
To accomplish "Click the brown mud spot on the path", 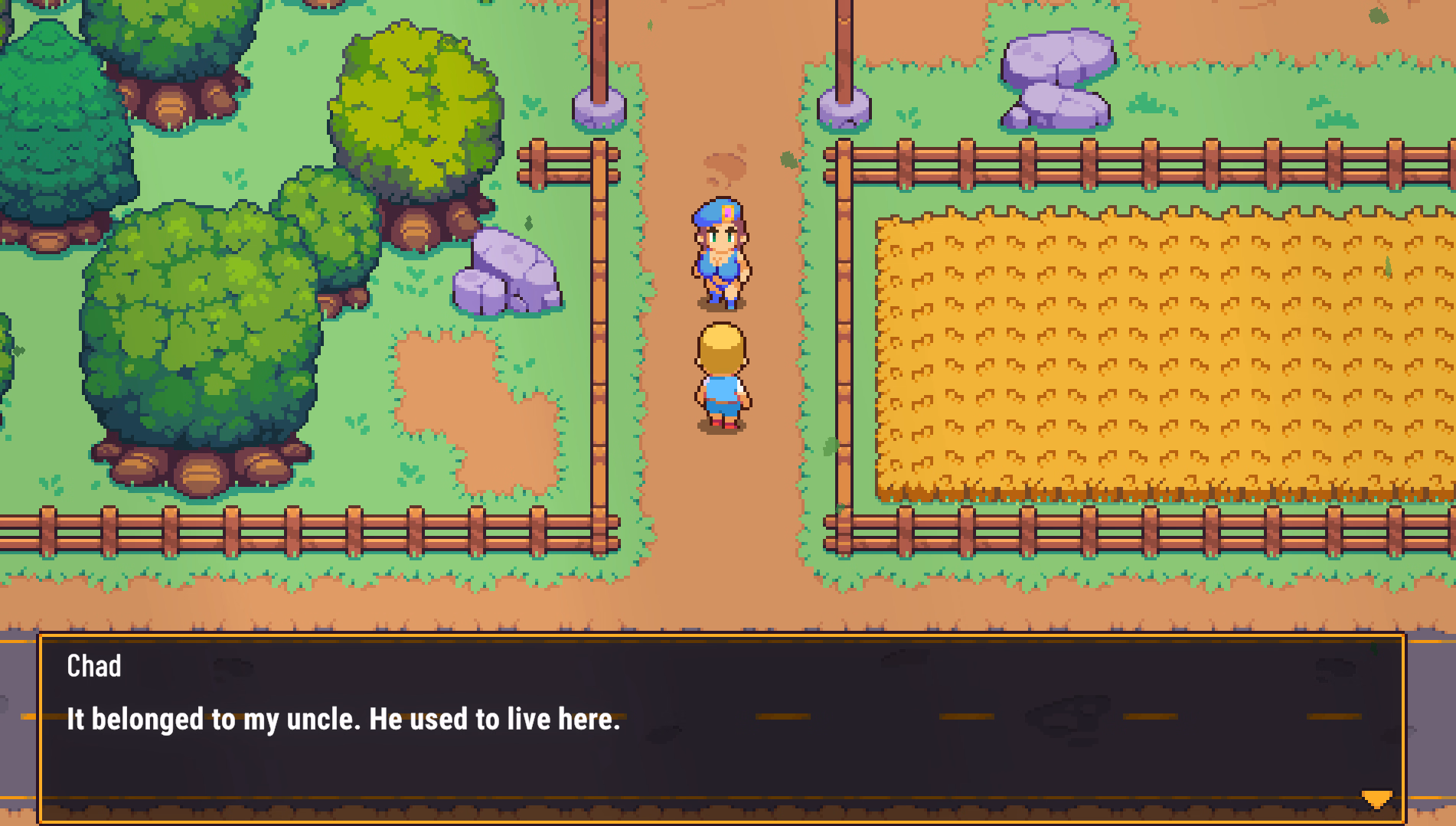I will pyautogui.click(x=723, y=165).
